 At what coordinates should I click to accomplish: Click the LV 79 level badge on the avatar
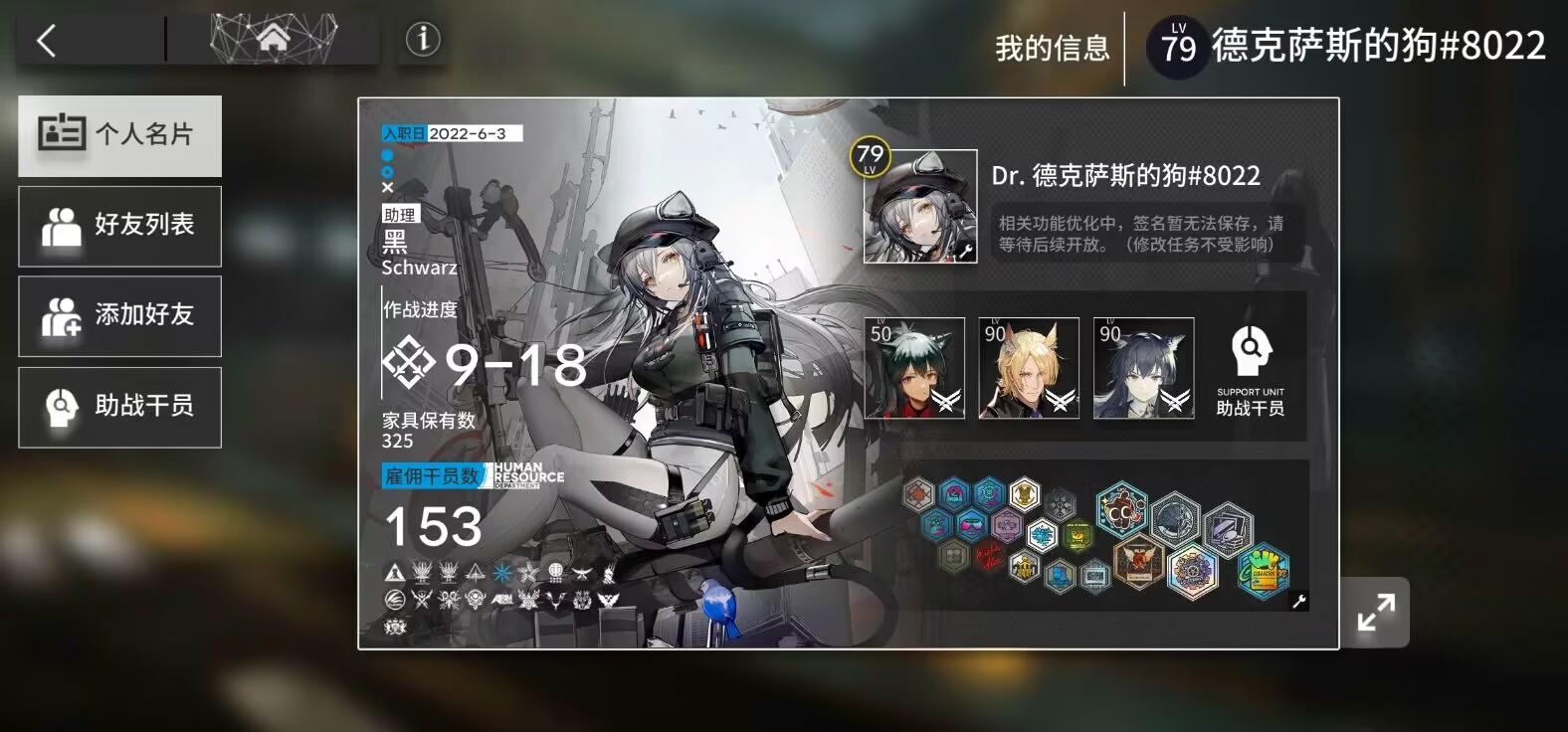pyautogui.click(x=869, y=157)
